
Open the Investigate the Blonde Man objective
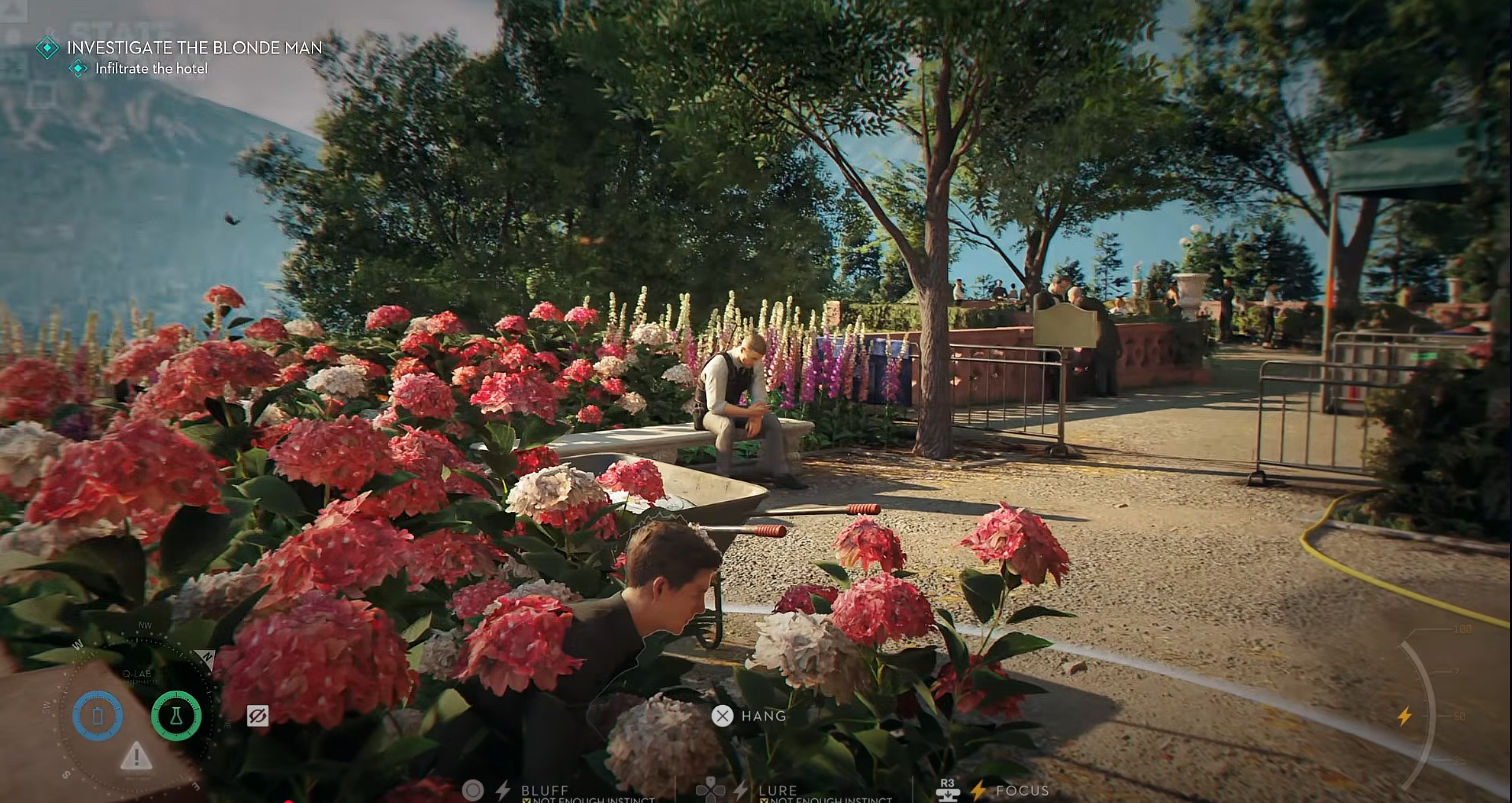coord(194,47)
